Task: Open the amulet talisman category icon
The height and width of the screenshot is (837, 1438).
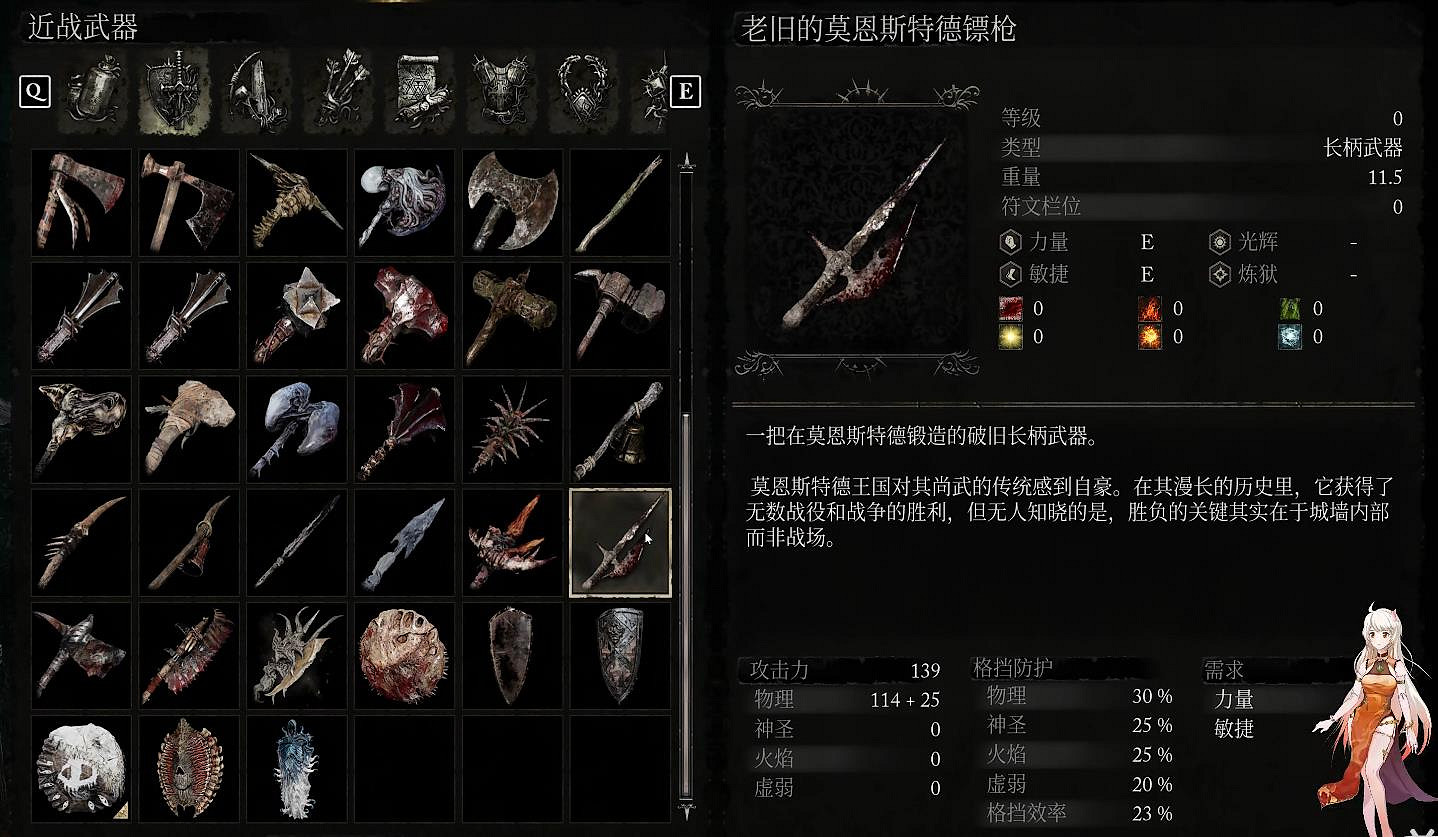Action: tap(584, 92)
